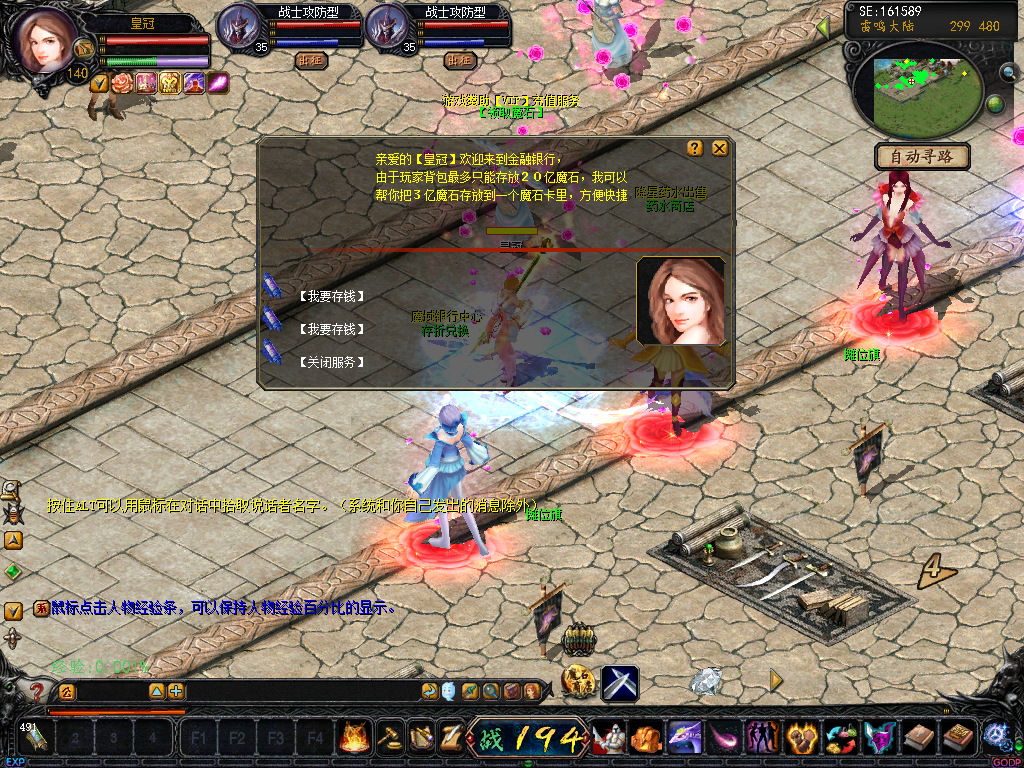This screenshot has width=1024, height=768.
Task: Click the golden Z icon on the bar
Action: (450, 738)
